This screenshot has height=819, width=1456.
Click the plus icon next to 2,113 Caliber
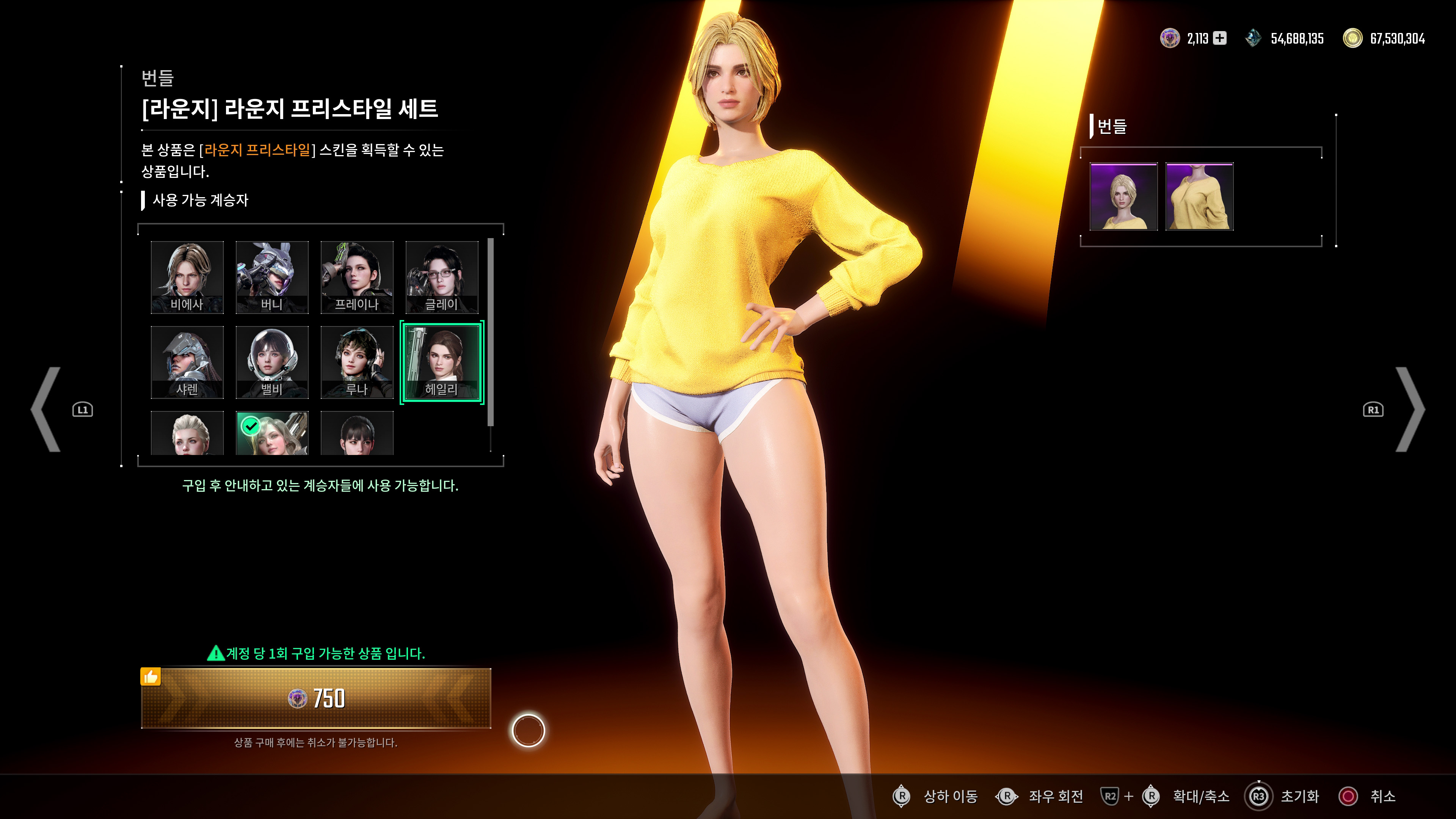click(x=1220, y=38)
